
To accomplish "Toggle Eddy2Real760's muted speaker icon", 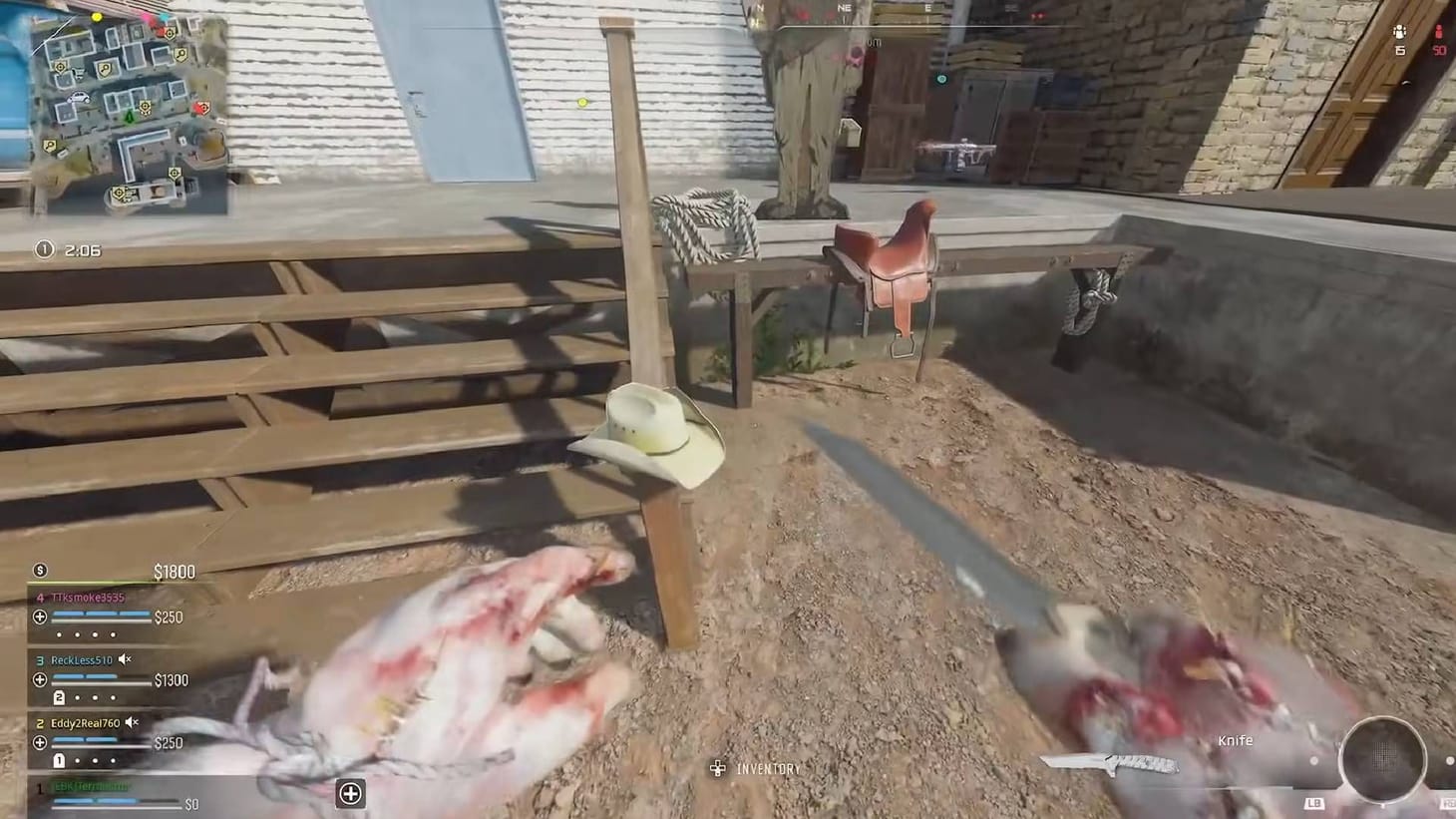I will [131, 722].
